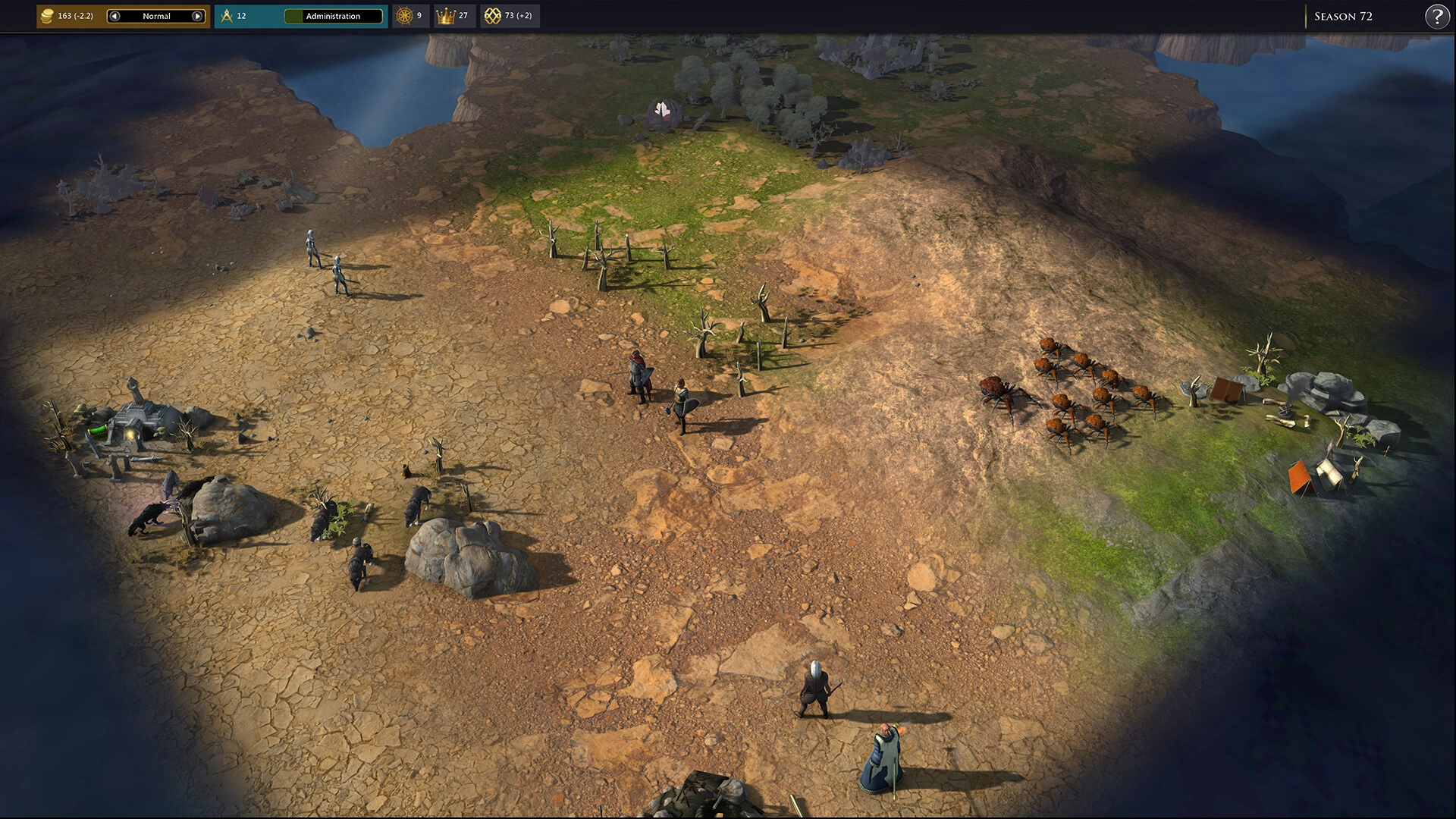The image size is (1456, 819).
Task: Click the right arrow on the speed control
Action: pos(198,15)
